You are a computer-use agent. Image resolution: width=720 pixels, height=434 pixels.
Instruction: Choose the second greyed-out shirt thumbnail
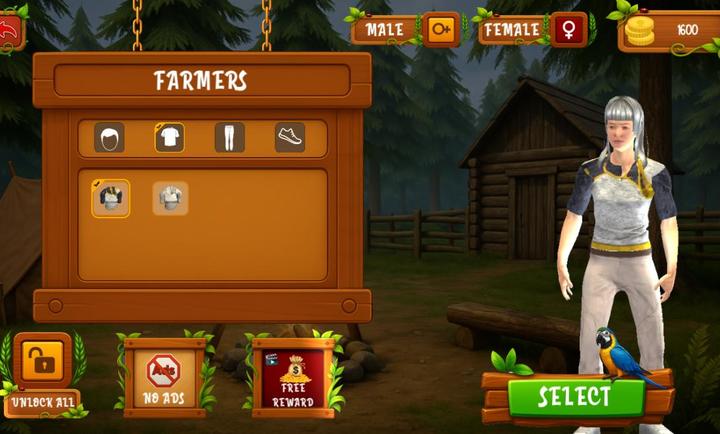point(170,199)
